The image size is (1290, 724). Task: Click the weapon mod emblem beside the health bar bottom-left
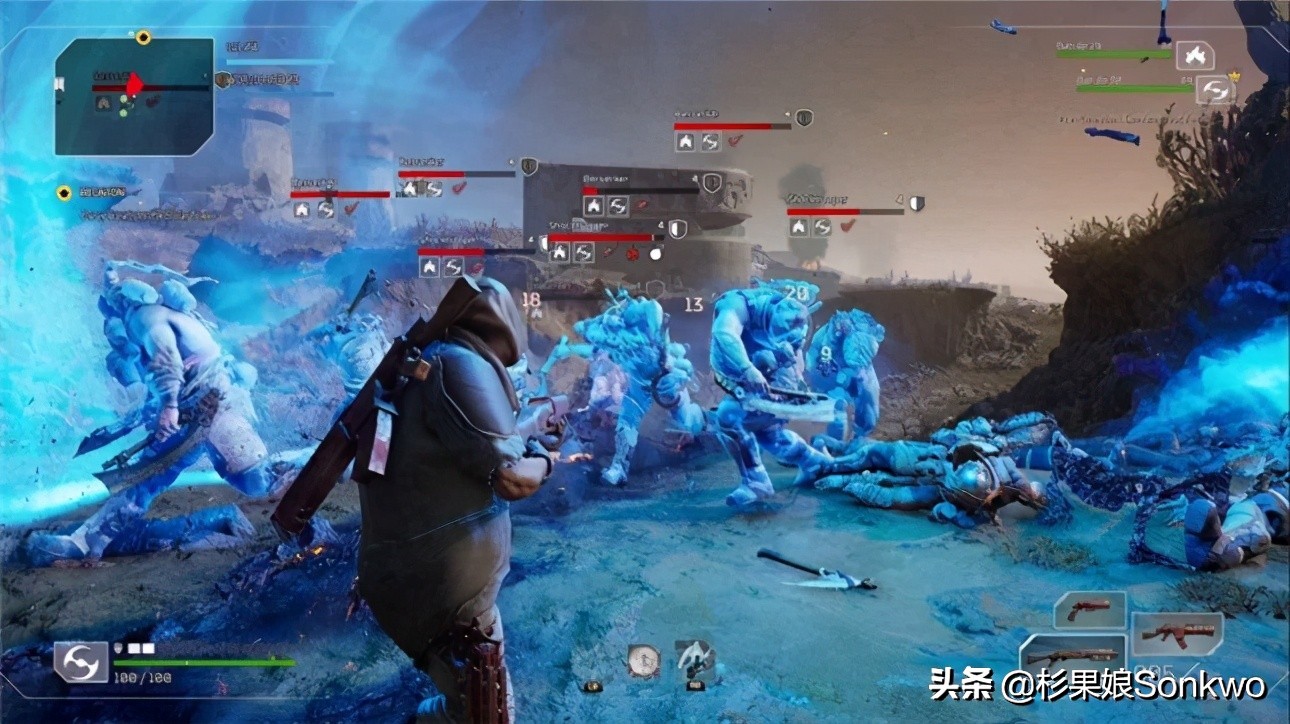coord(81,662)
